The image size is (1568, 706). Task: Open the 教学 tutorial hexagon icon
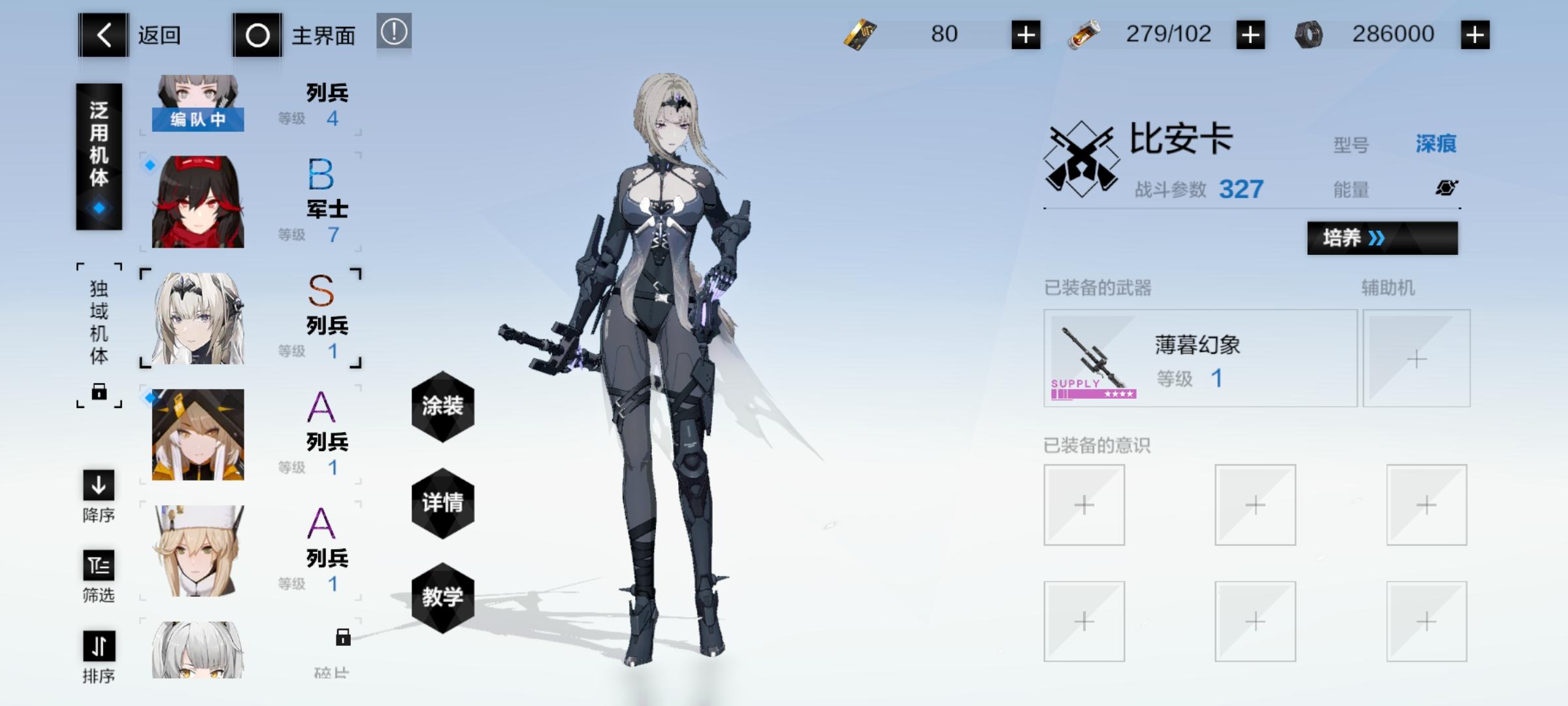point(443,597)
